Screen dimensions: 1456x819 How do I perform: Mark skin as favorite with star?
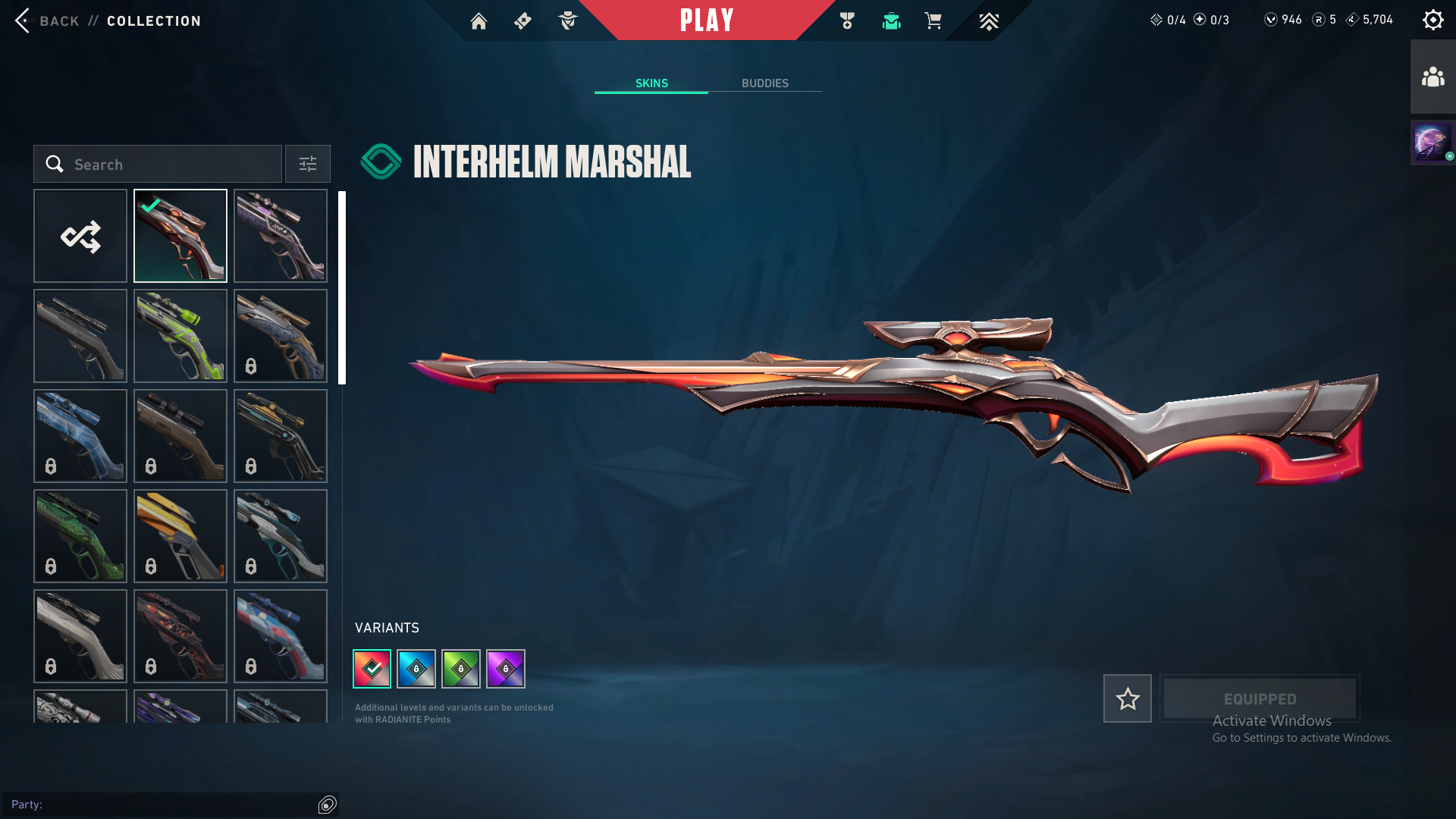(x=1128, y=698)
